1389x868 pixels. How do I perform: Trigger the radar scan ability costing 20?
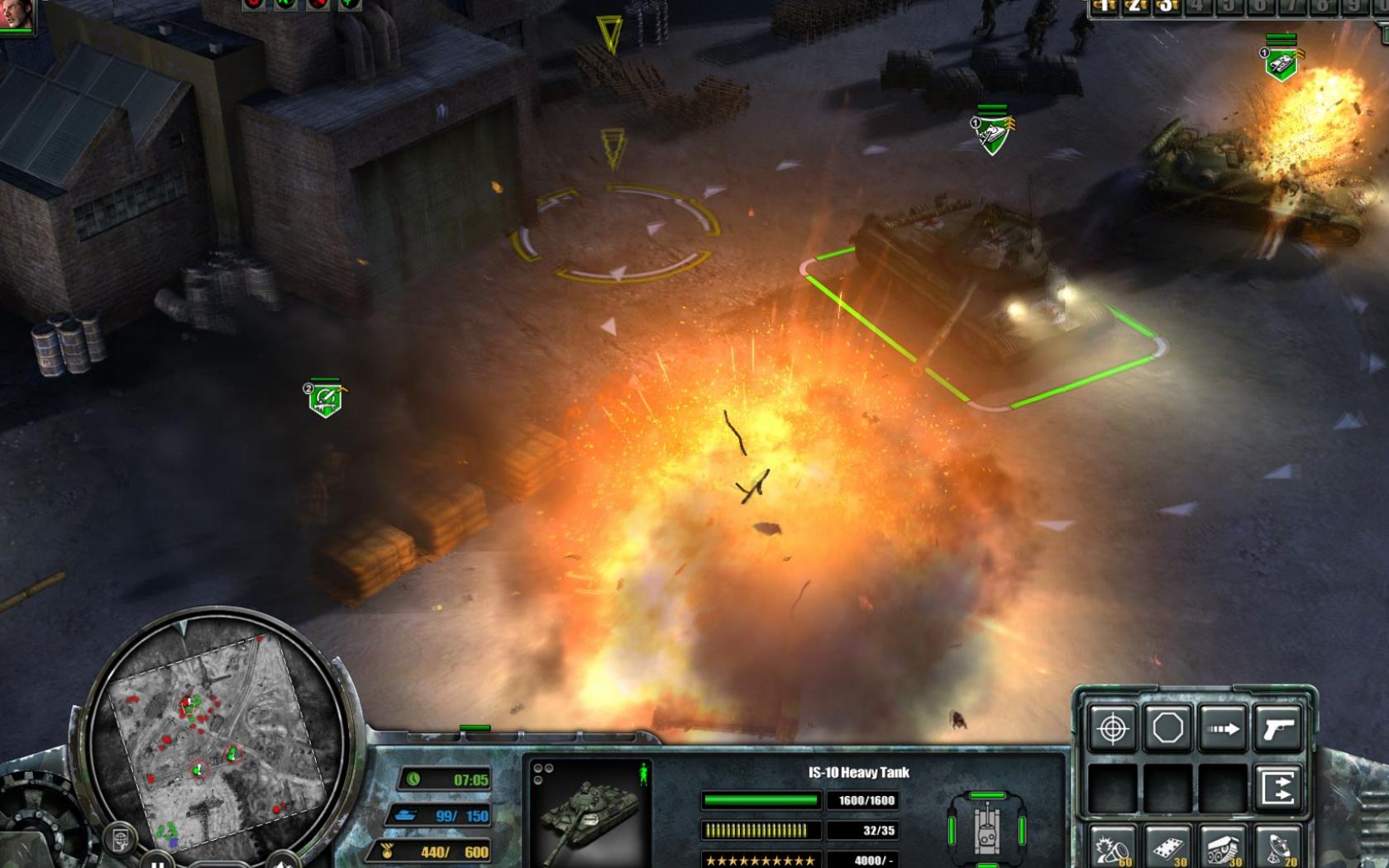coord(1277,848)
